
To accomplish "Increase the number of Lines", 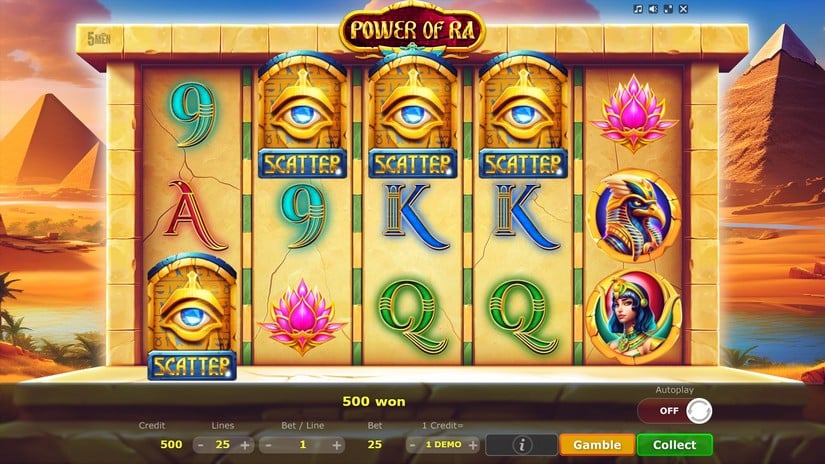I will (245, 445).
